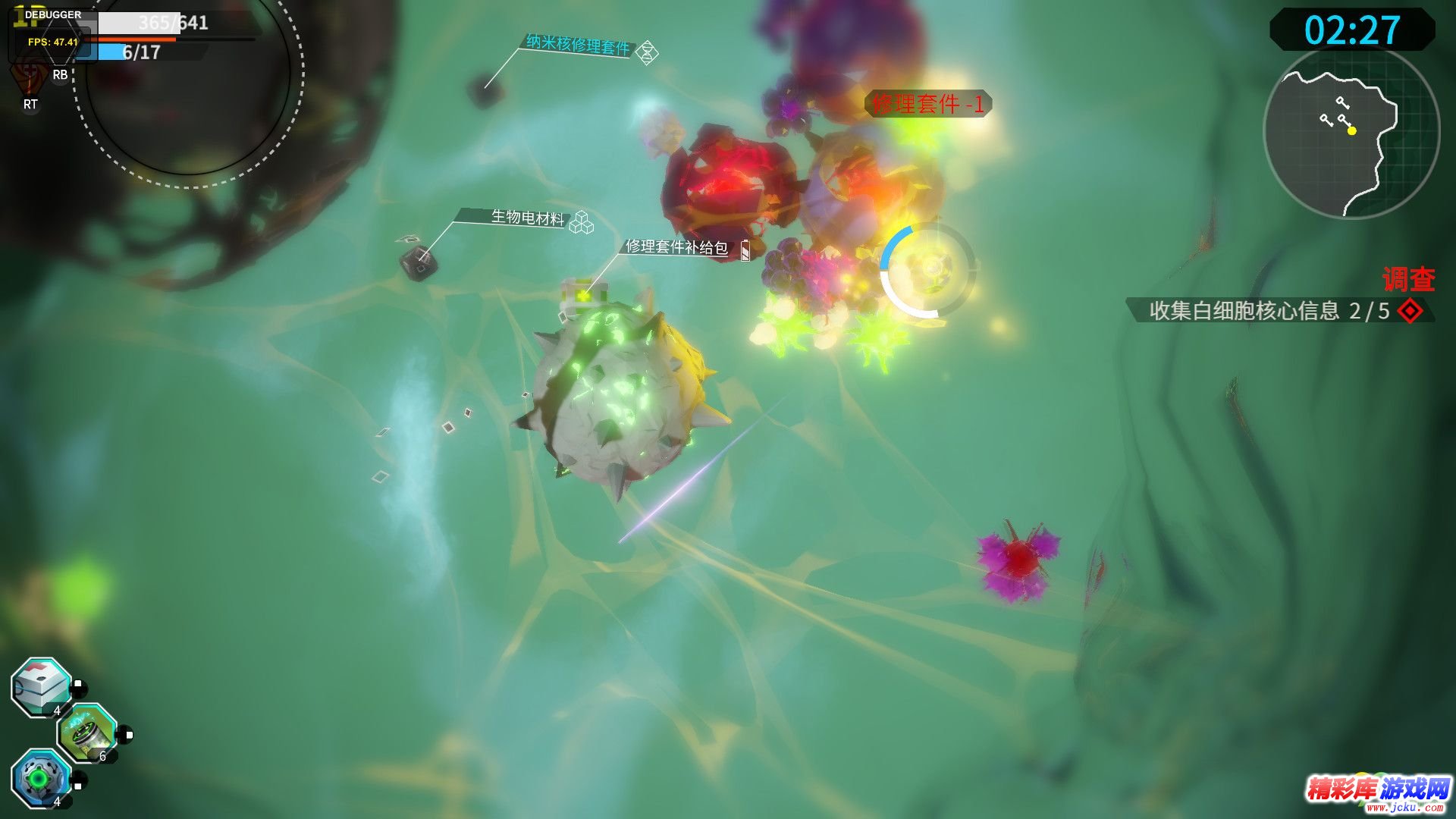Click the DEBUGGER FPS overlay panel

[52, 34]
